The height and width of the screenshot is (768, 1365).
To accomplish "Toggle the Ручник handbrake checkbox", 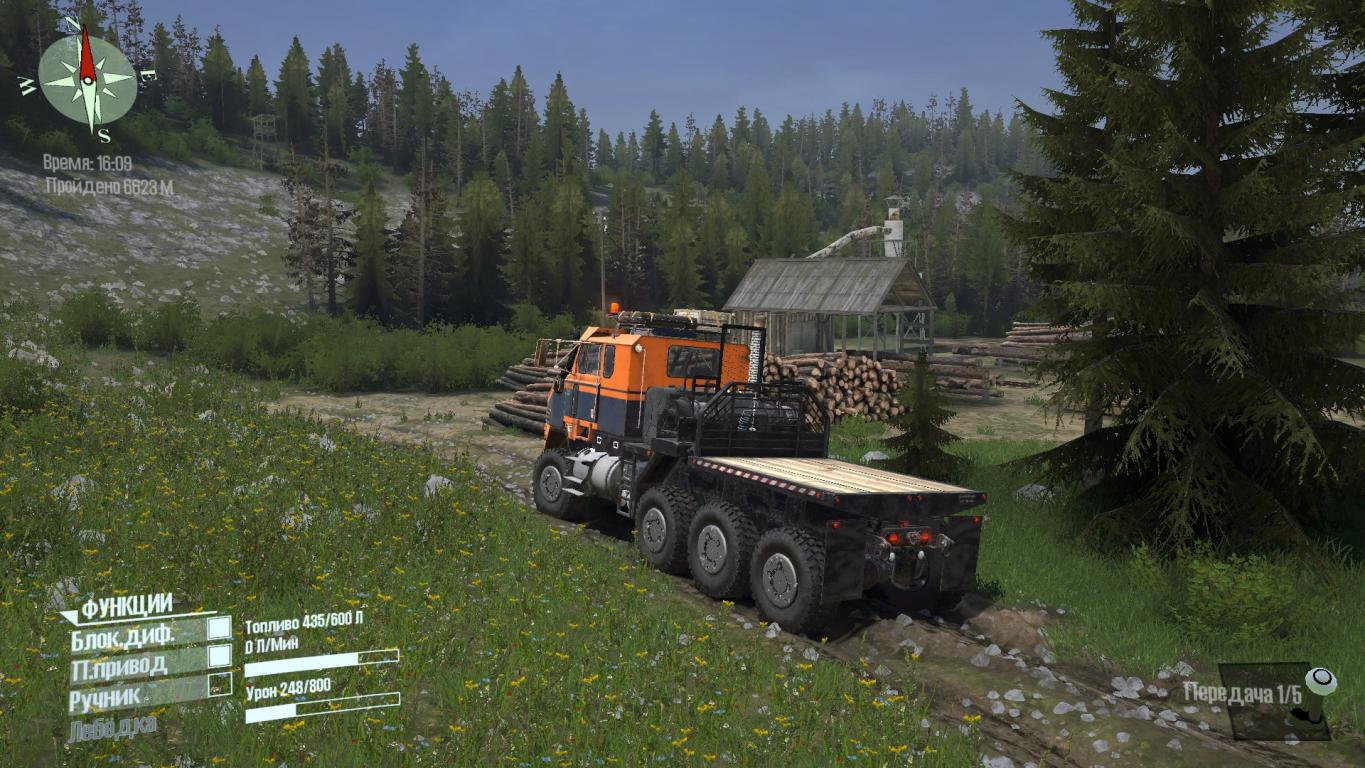I will pos(219,685).
